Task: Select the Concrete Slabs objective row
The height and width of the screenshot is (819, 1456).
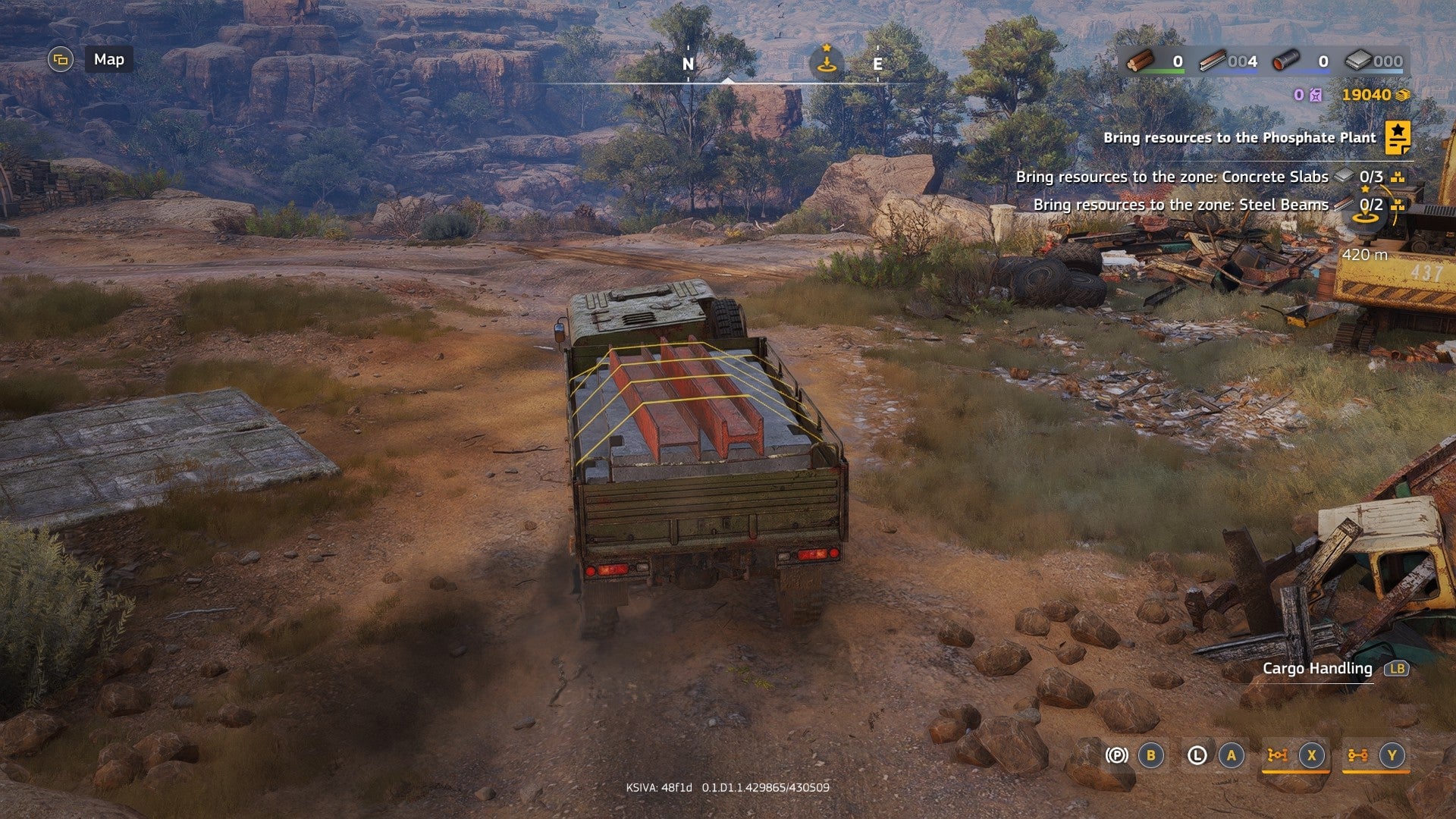Action: pyautogui.click(x=1172, y=177)
